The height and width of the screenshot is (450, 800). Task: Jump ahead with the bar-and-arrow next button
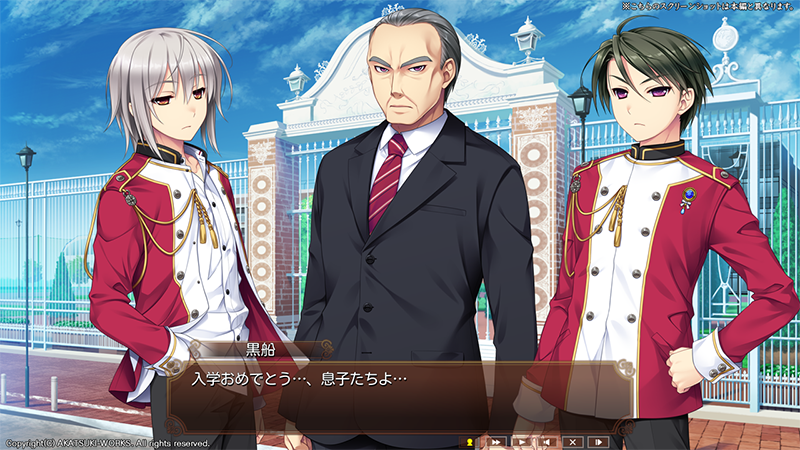[x=599, y=441]
